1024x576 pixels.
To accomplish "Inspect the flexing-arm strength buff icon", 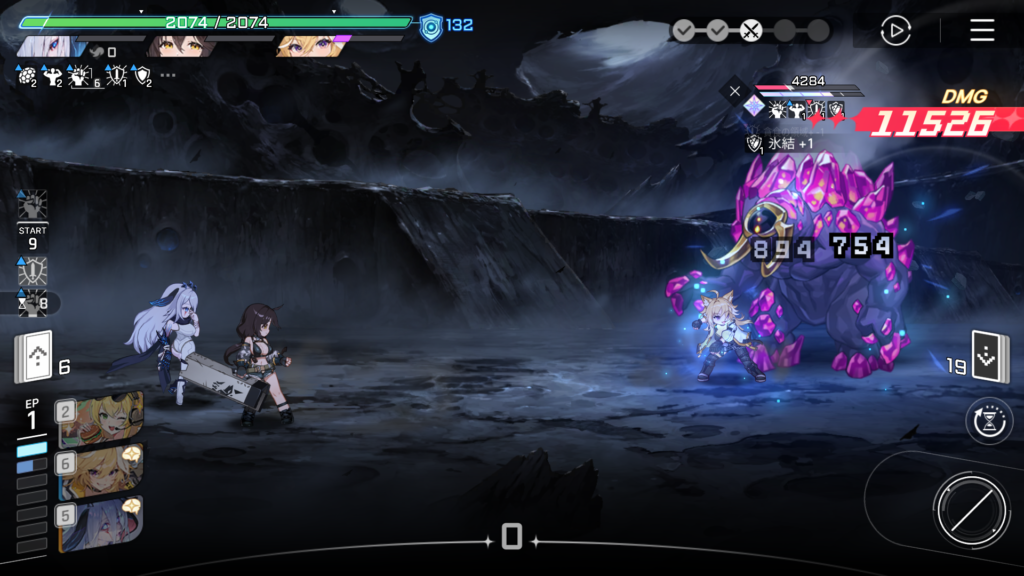I will (x=50, y=75).
